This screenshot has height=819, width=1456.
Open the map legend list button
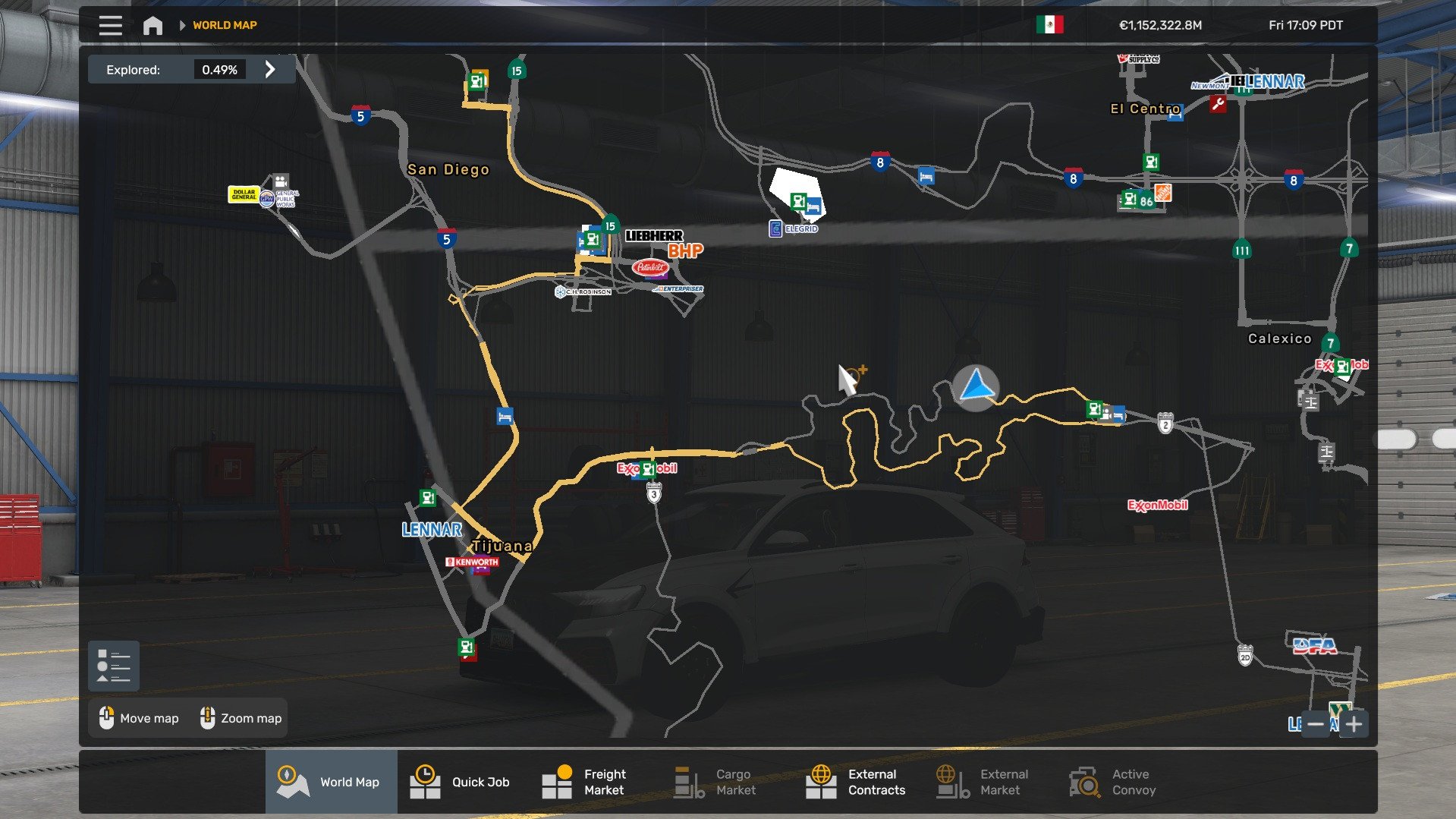114,666
